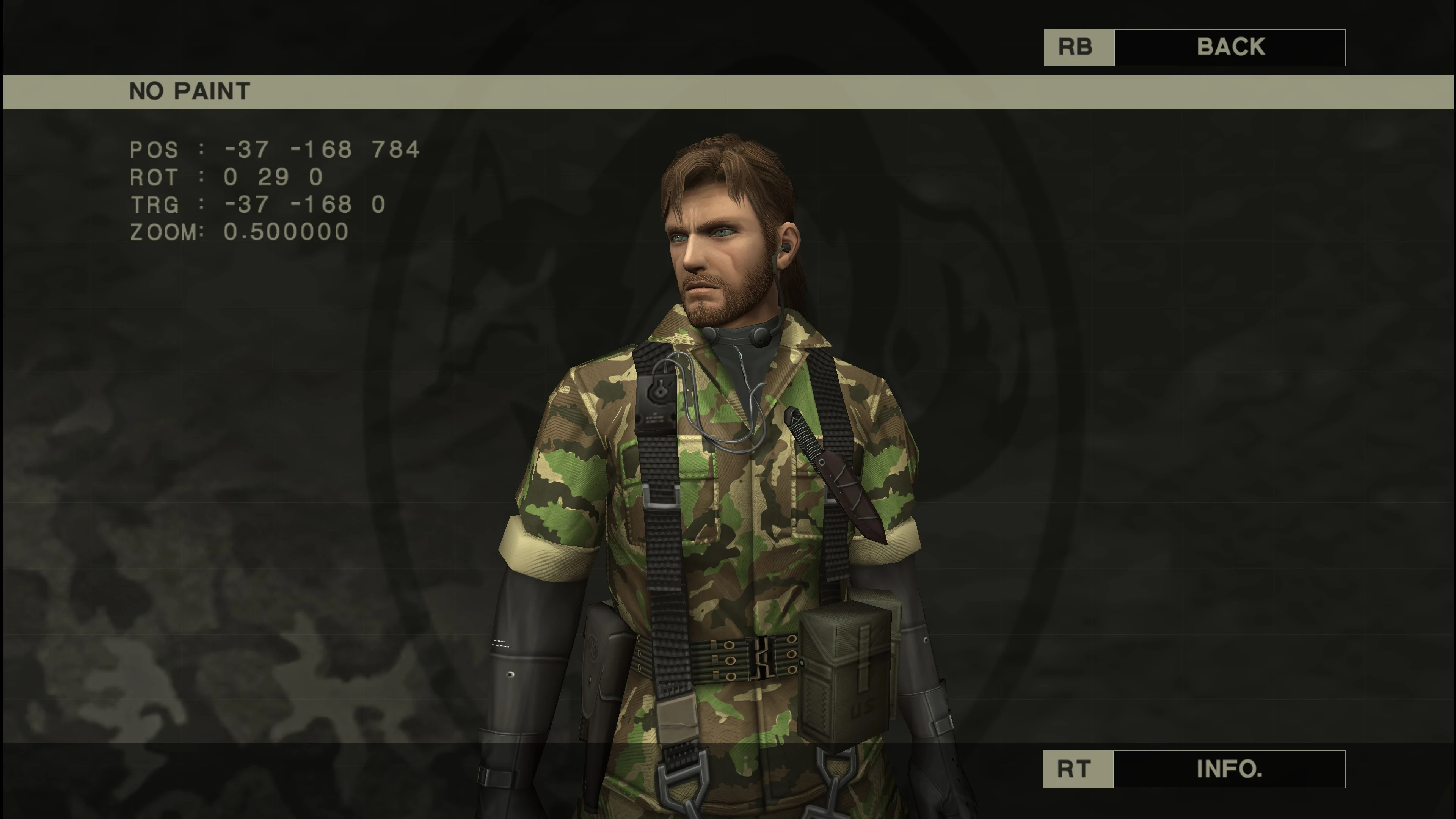Activate the BACK command
Image resolution: width=1456 pixels, height=819 pixels.
(x=1230, y=47)
